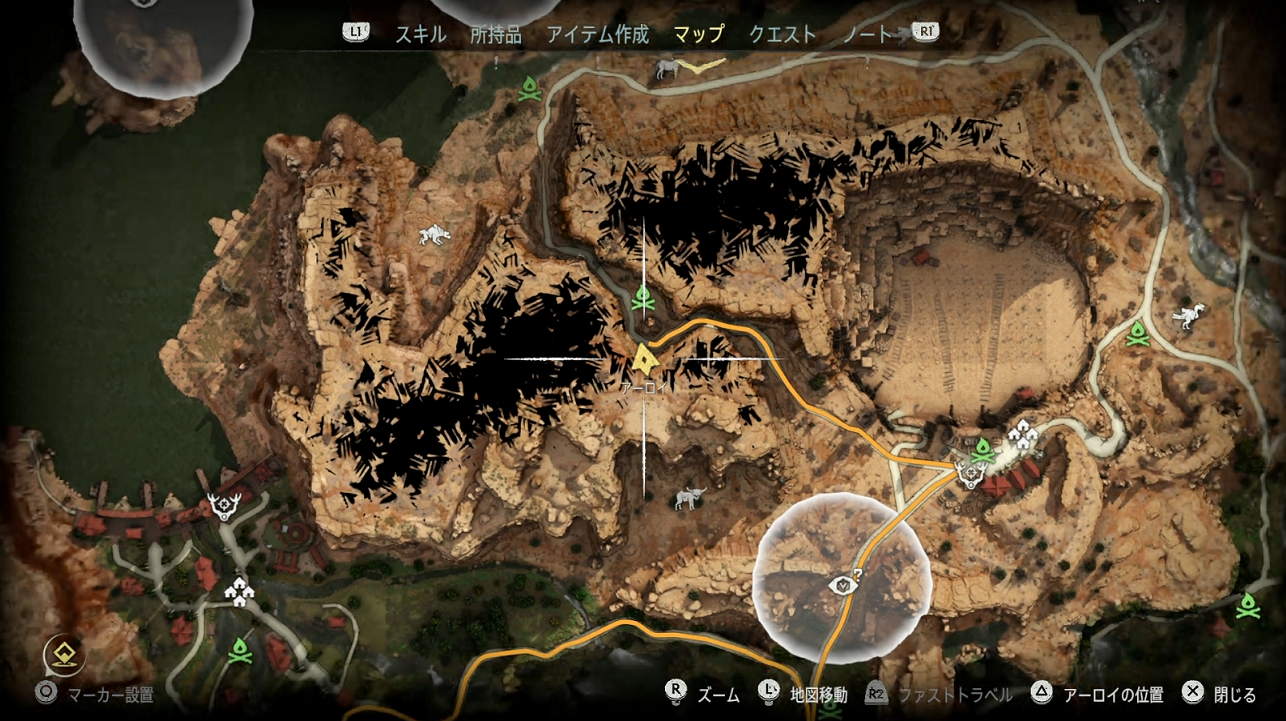The image size is (1286, 721).
Task: Select the eye question-mark marker
Action: pos(846,582)
